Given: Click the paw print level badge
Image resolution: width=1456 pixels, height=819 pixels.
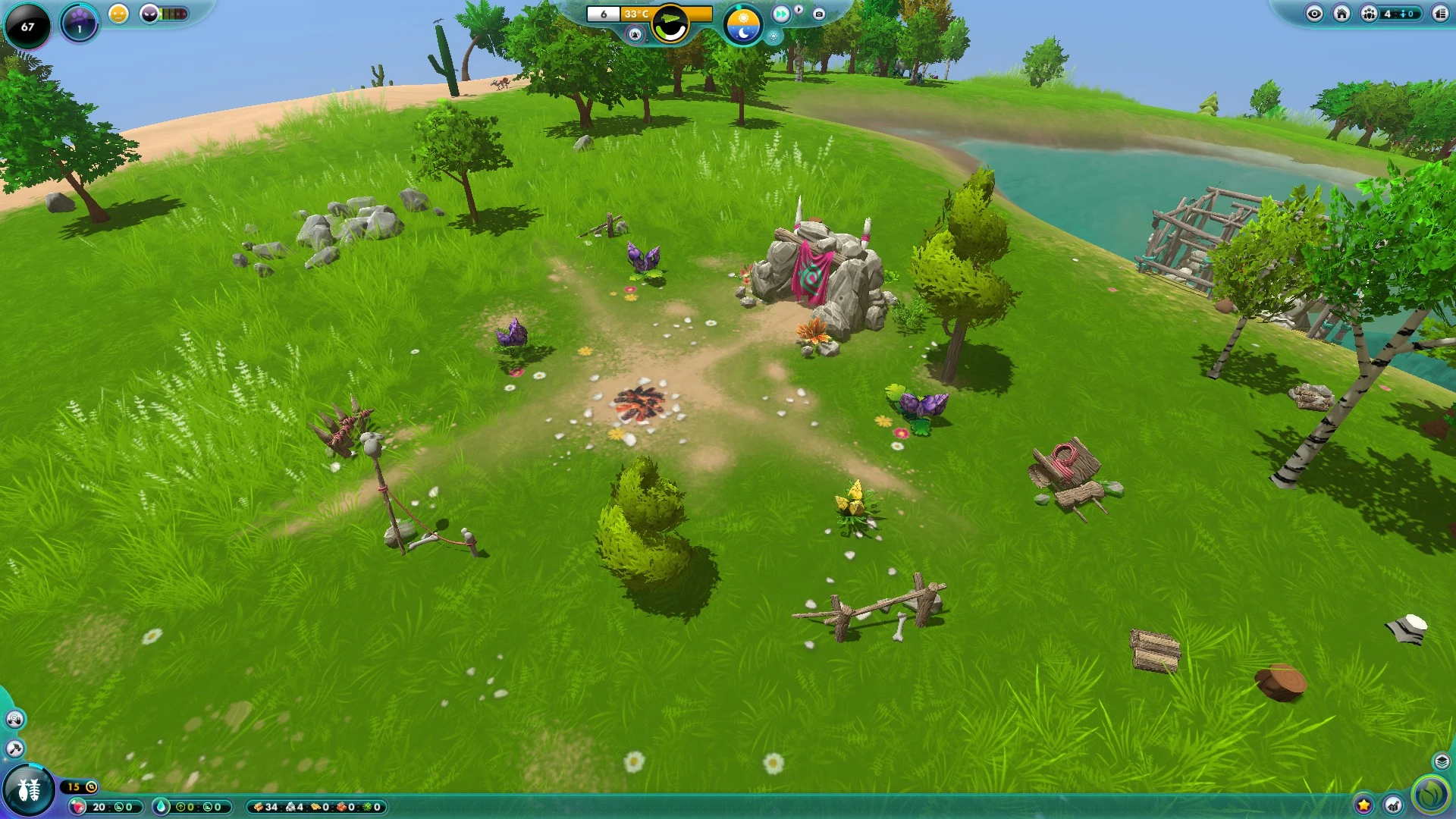Looking at the screenshot, I should 79,23.
